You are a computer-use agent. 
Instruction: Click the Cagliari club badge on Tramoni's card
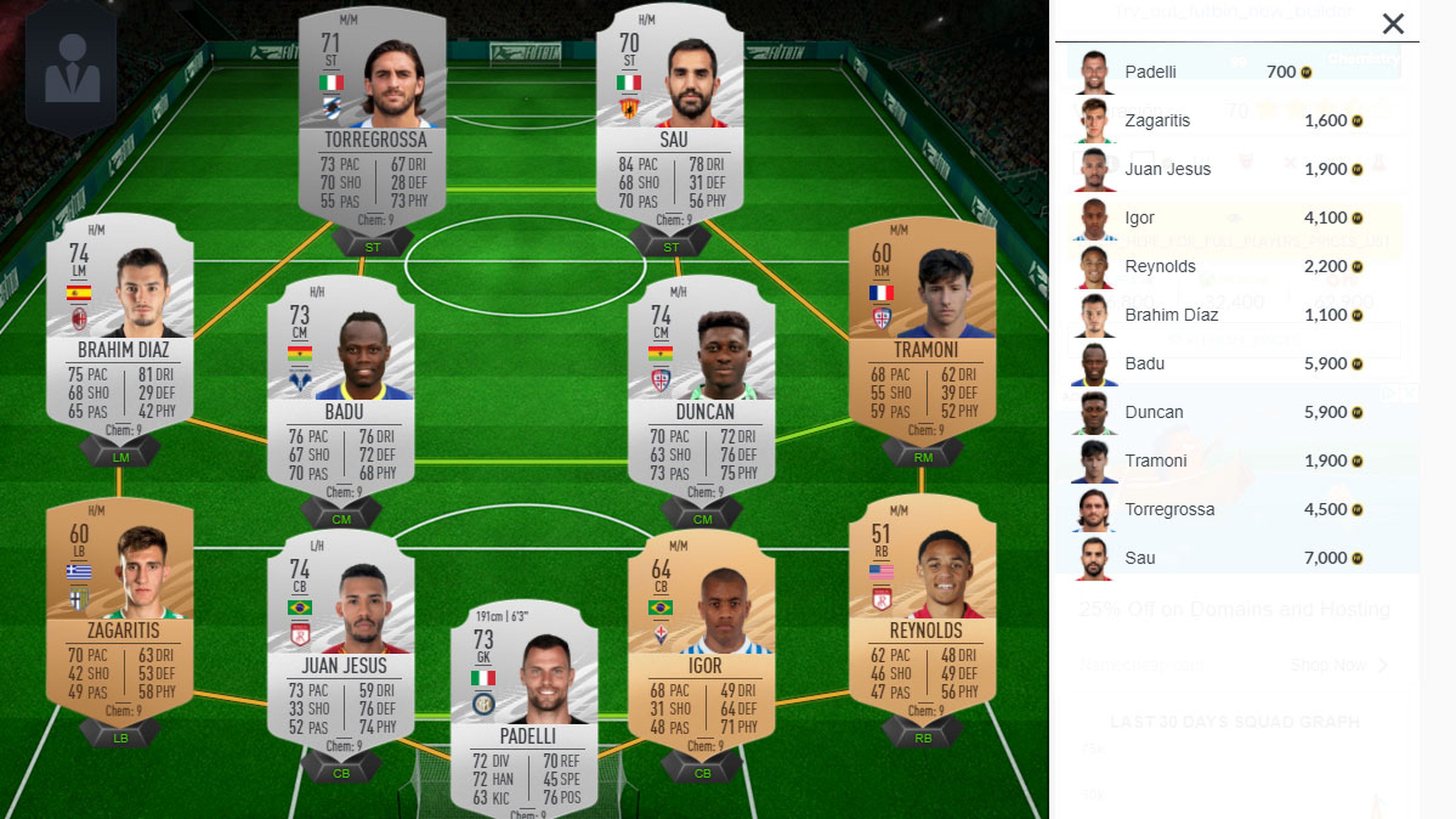883,319
